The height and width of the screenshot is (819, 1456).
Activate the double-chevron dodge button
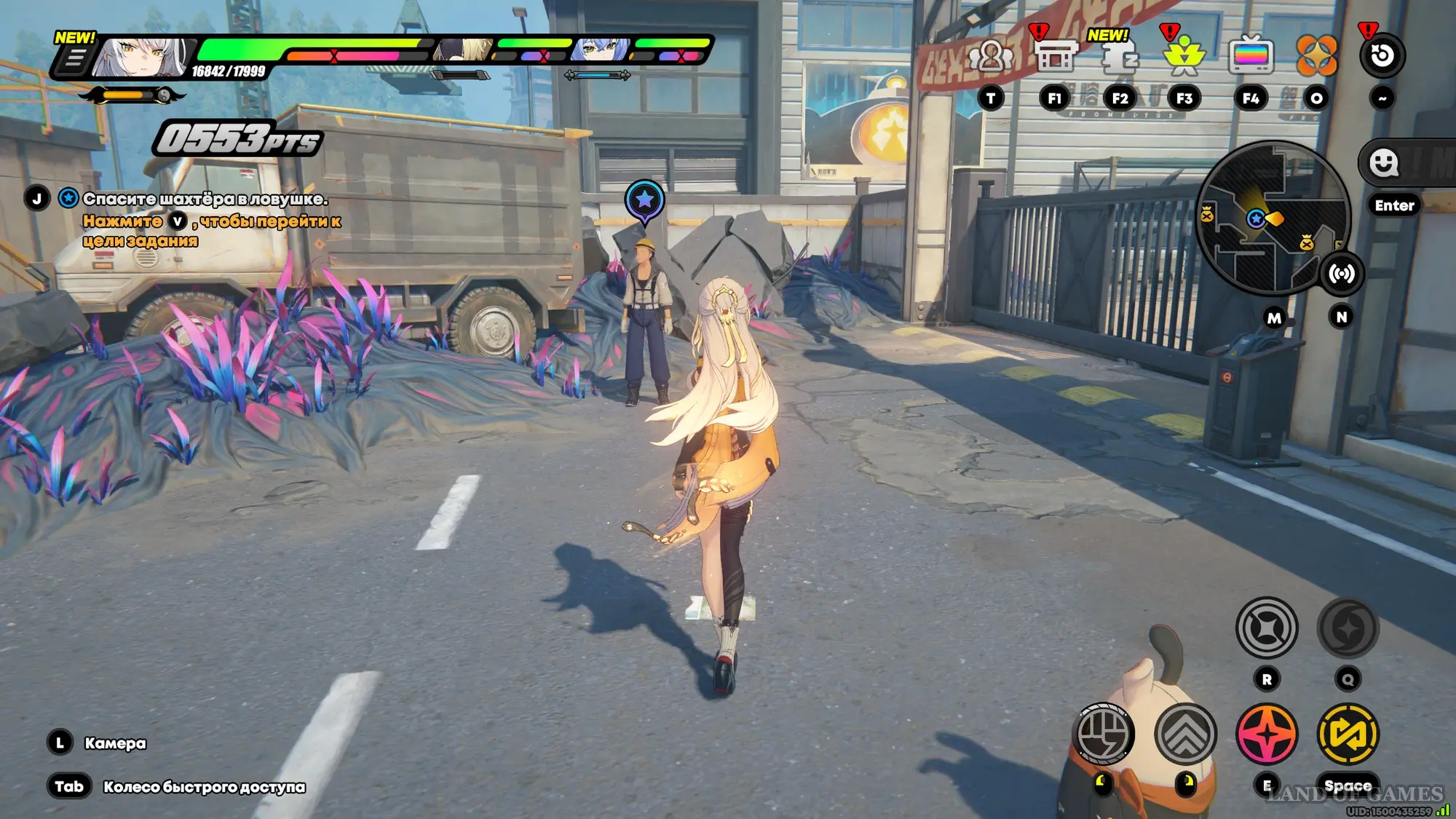point(1185,733)
